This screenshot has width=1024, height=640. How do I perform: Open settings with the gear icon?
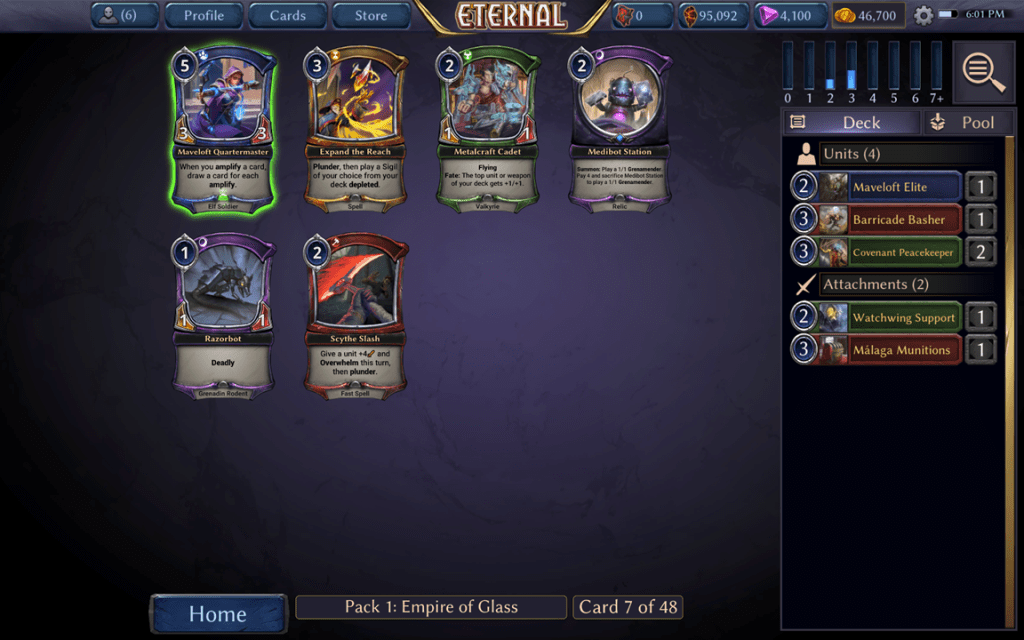[x=923, y=16]
